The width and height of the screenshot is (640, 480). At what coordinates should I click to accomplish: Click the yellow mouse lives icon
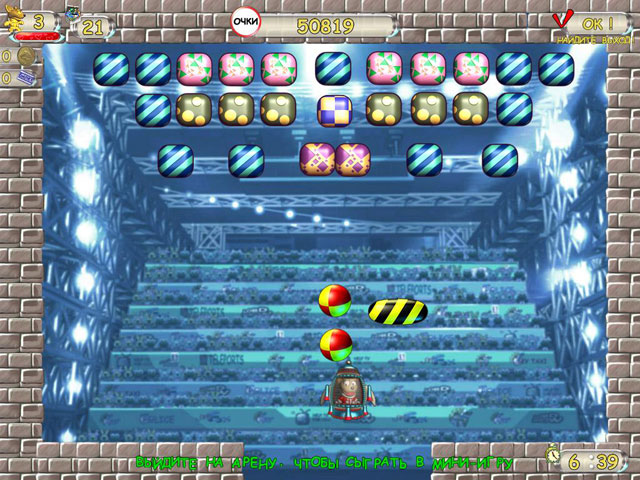15,20
